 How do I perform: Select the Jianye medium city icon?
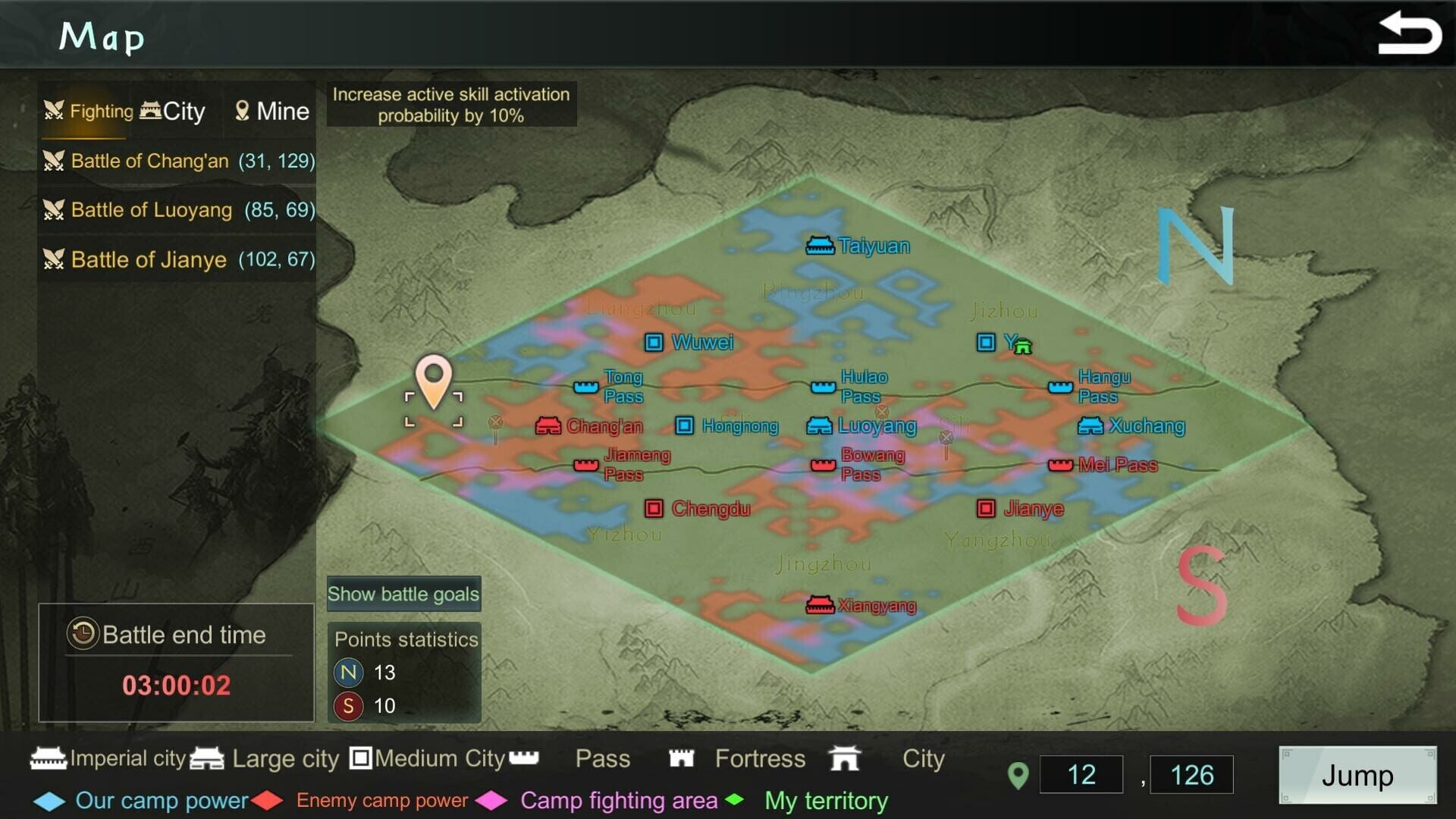[x=986, y=508]
